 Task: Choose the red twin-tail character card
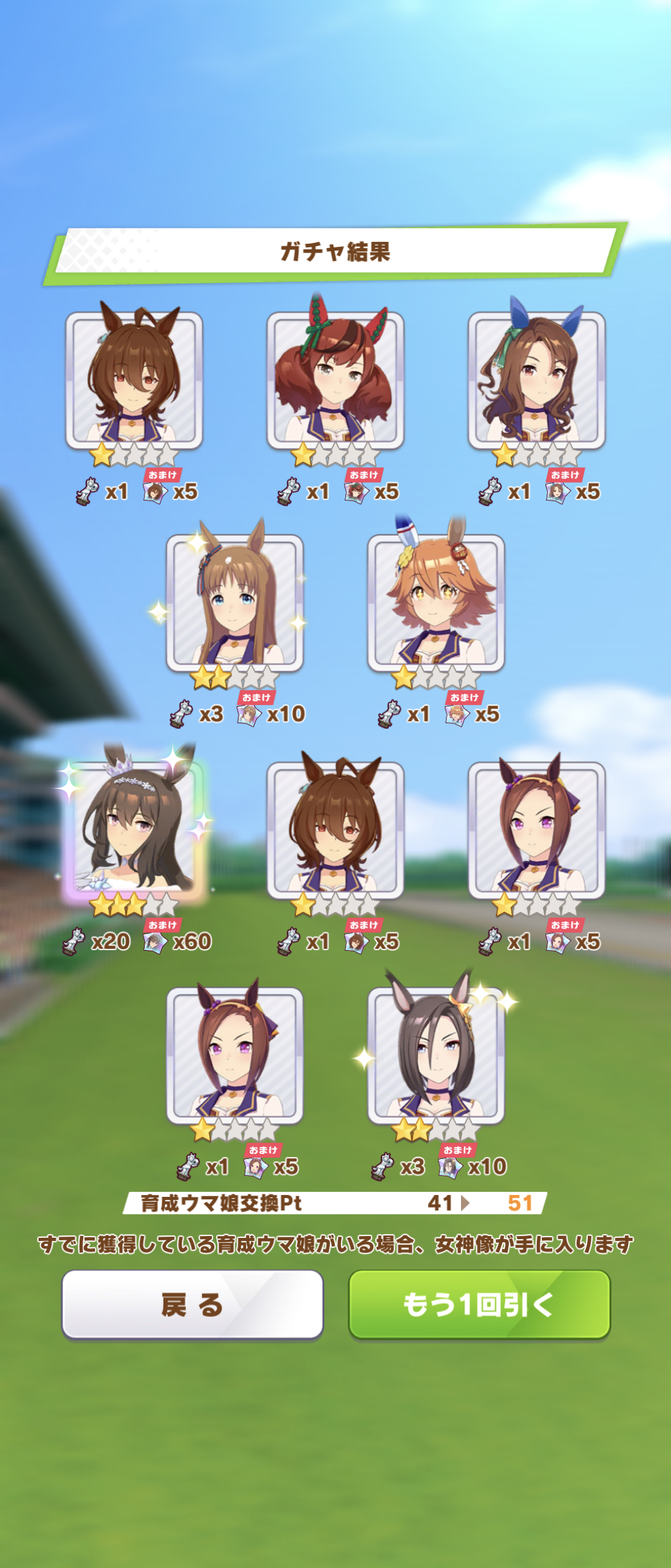pos(335,380)
